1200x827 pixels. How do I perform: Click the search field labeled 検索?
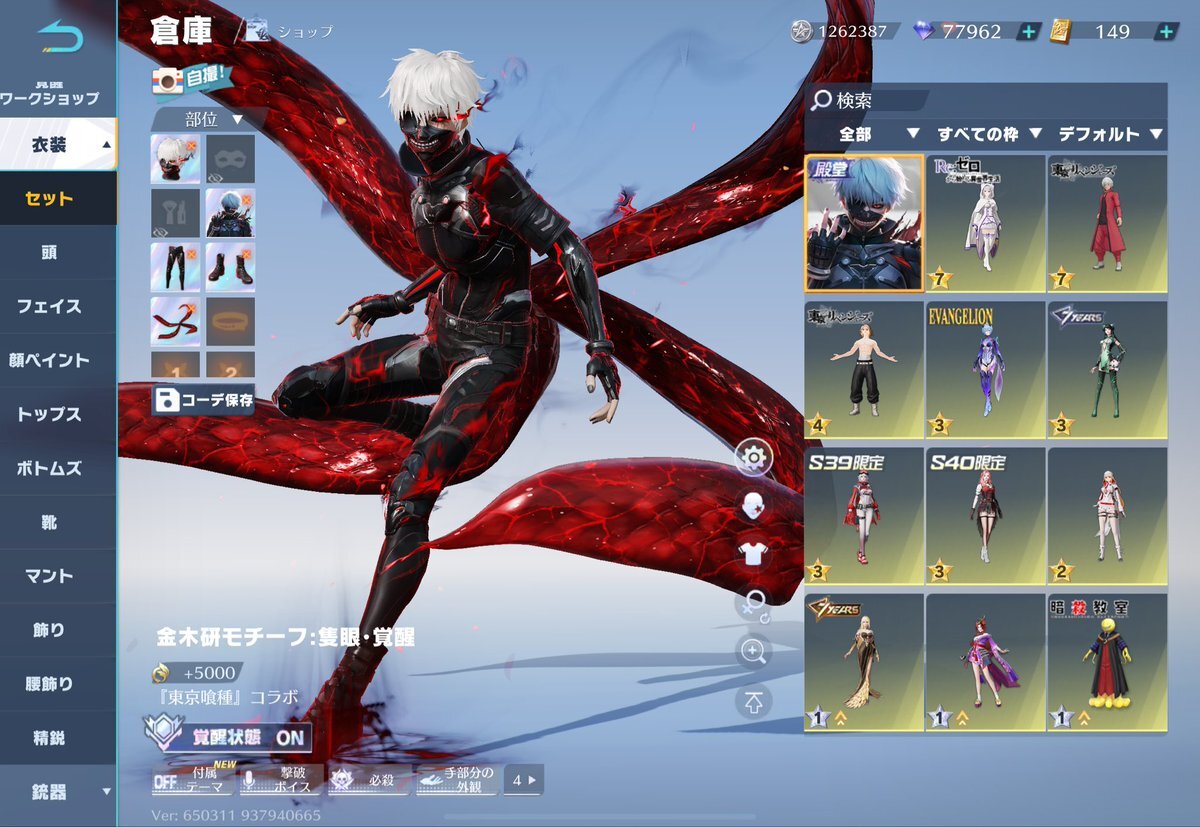pyautogui.click(x=870, y=100)
